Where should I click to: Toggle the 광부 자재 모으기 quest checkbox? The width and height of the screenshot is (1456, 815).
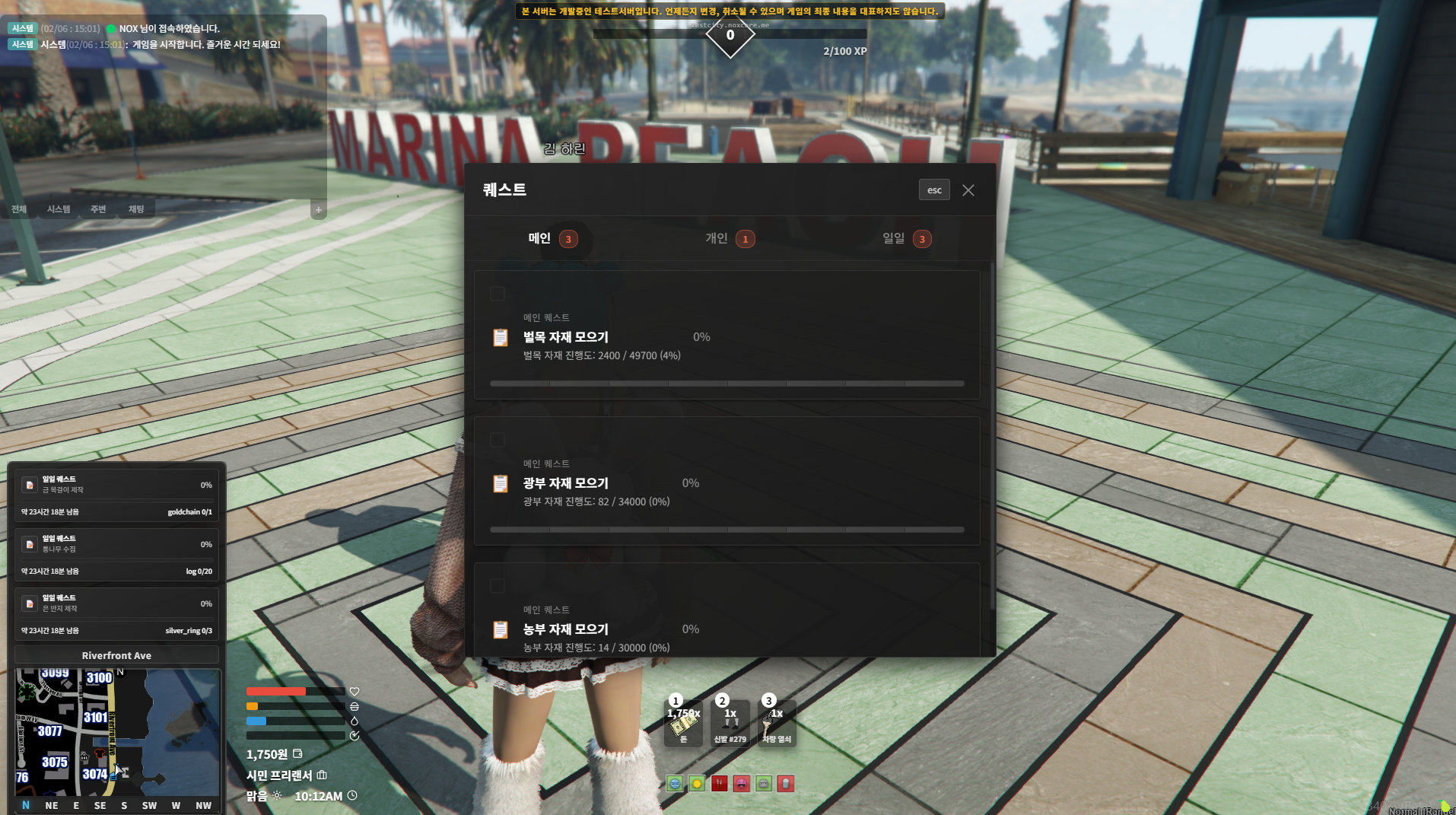[x=498, y=440]
